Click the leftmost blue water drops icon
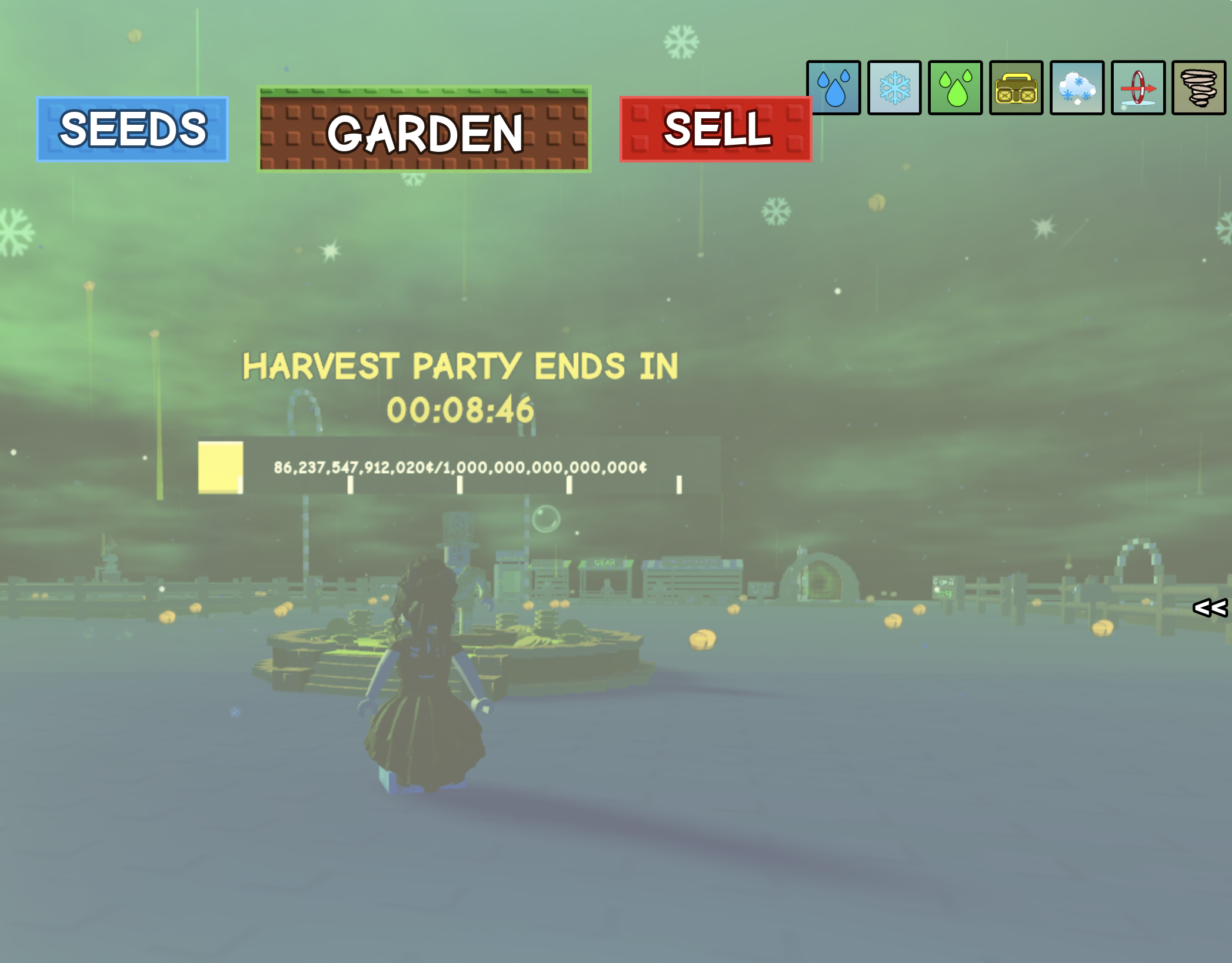This screenshot has width=1232, height=963. [834, 87]
